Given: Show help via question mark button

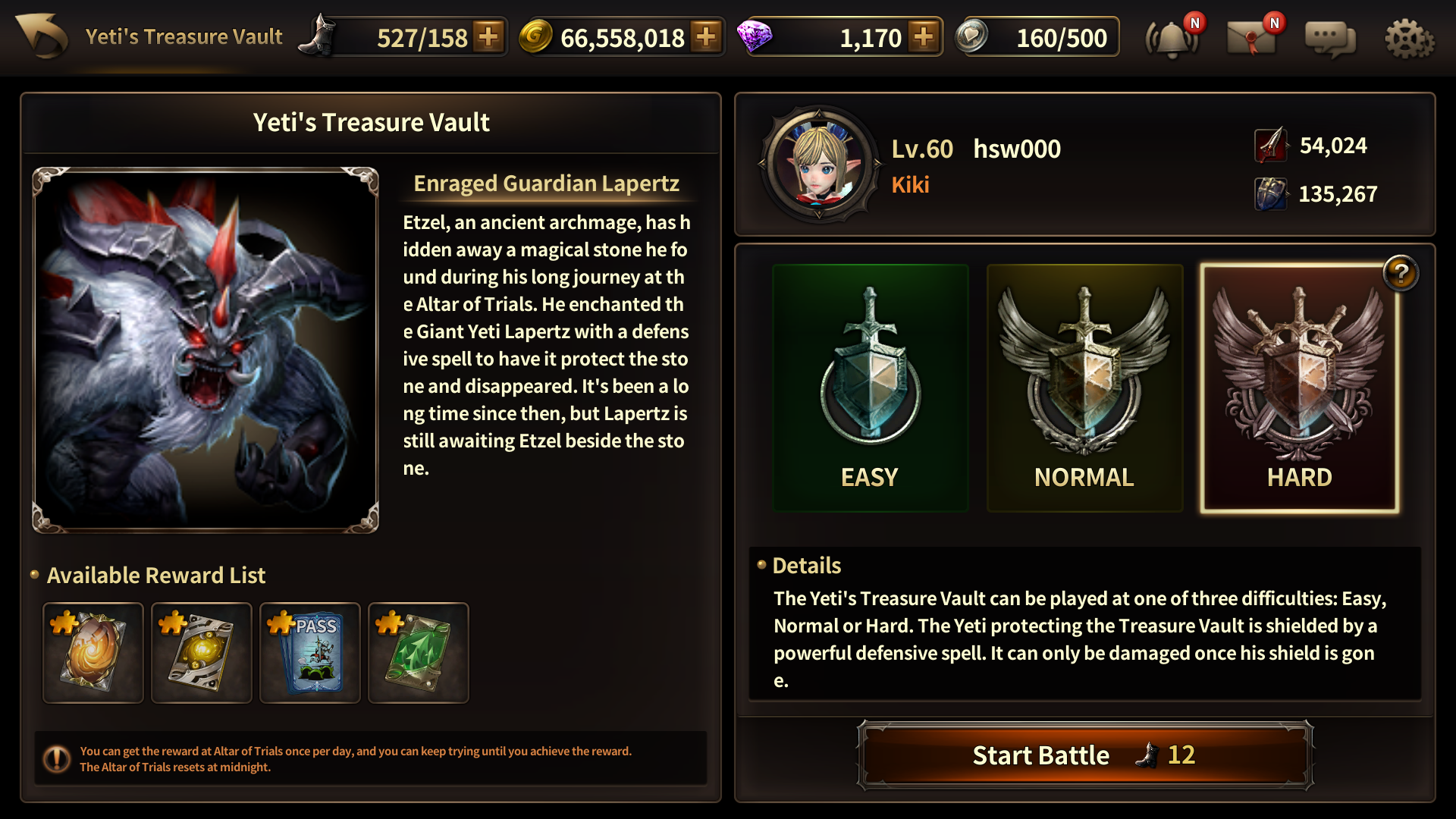Looking at the screenshot, I should [x=1401, y=273].
